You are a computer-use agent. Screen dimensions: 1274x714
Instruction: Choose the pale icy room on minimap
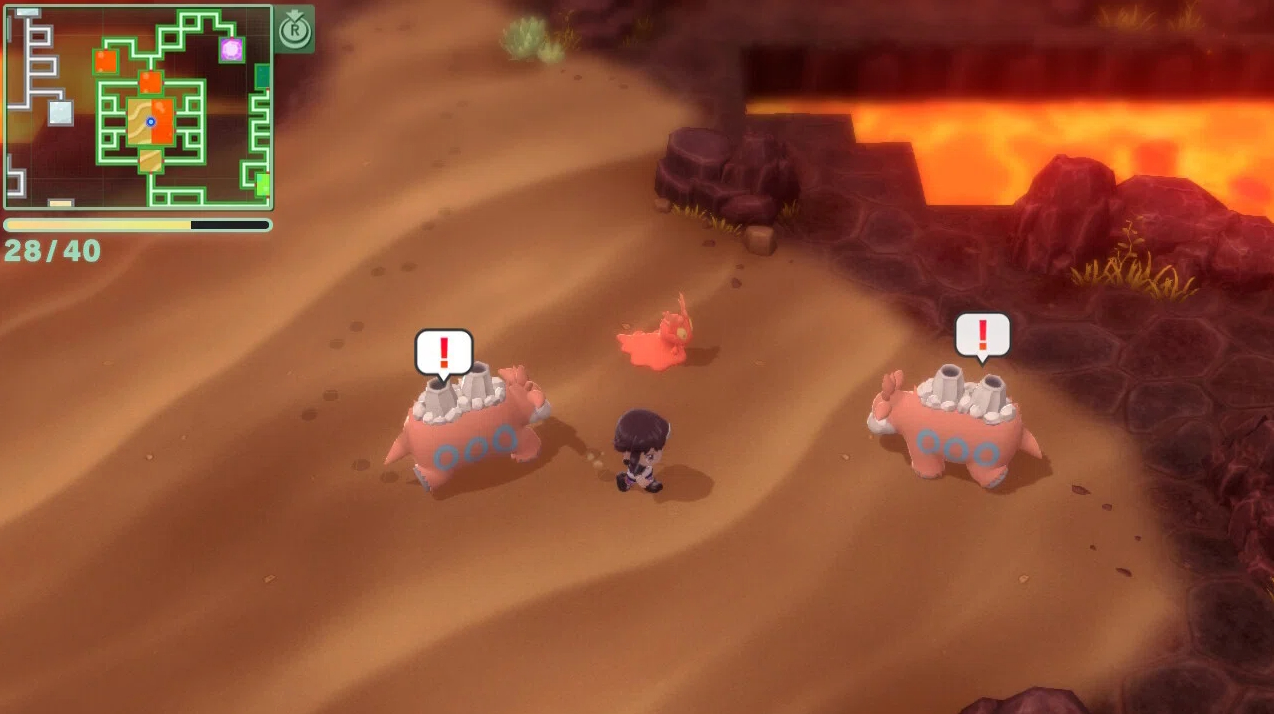point(61,113)
